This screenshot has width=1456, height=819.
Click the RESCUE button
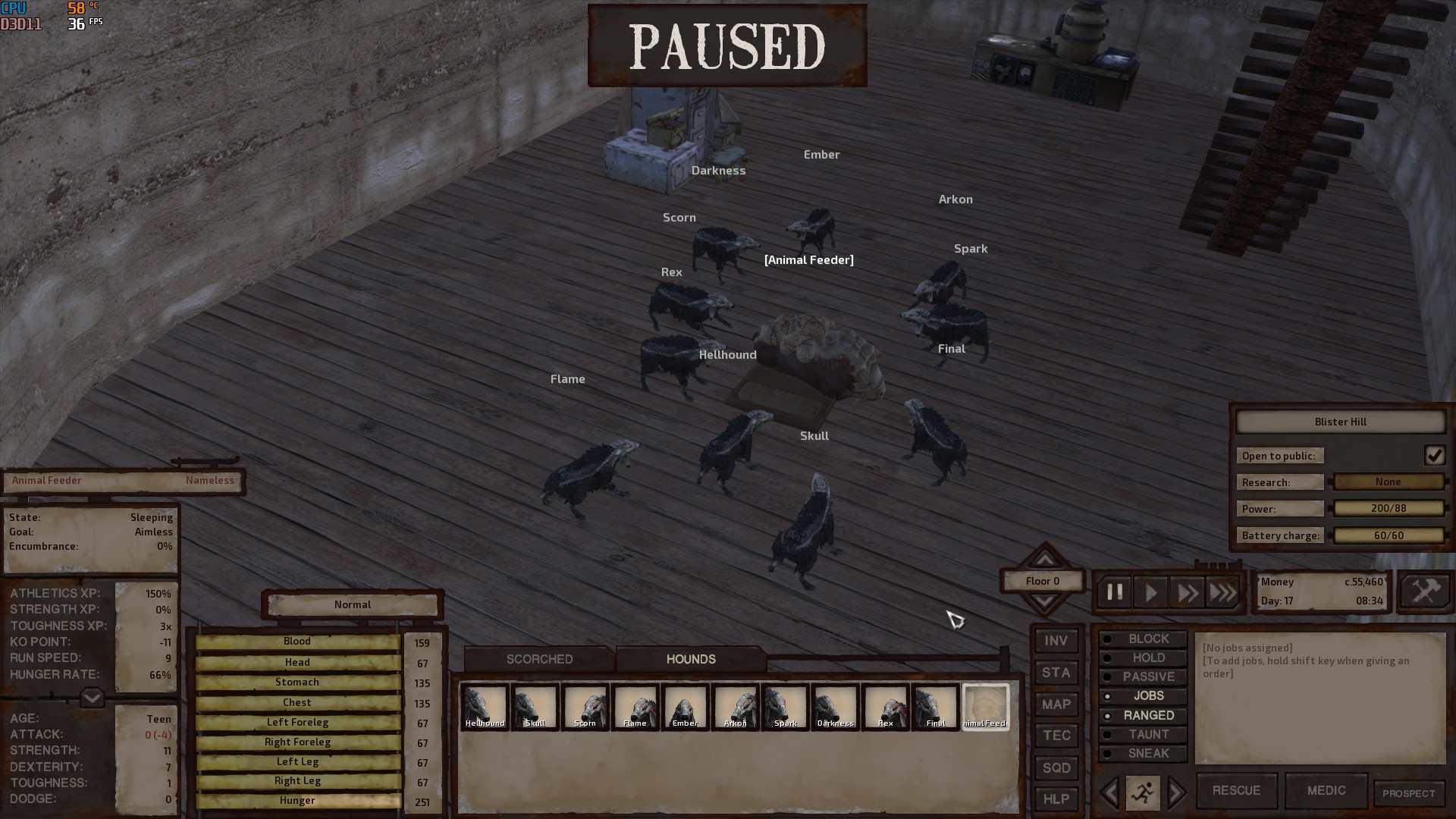[x=1236, y=790]
